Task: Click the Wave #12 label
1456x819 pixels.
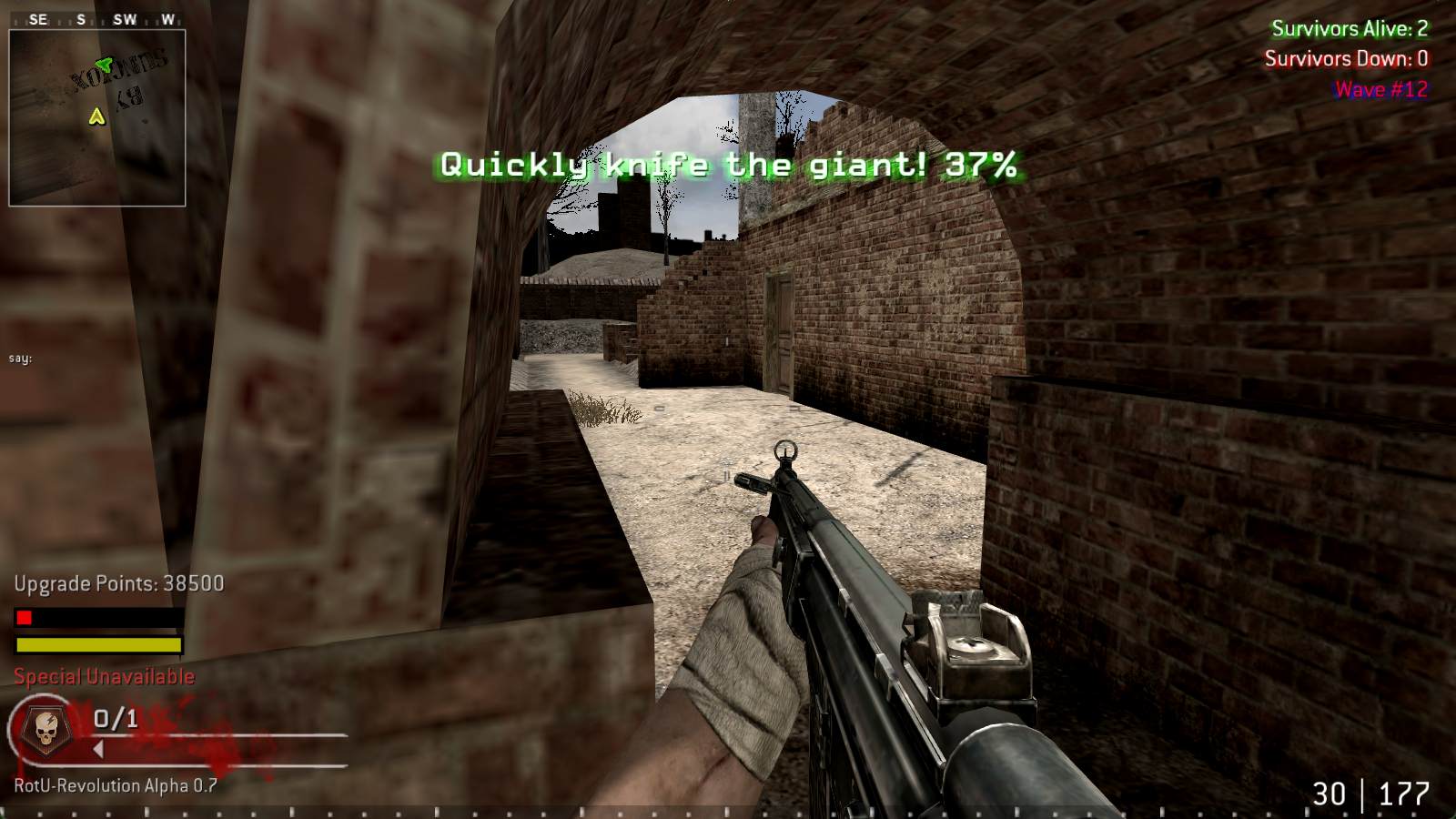Action: tap(1381, 89)
